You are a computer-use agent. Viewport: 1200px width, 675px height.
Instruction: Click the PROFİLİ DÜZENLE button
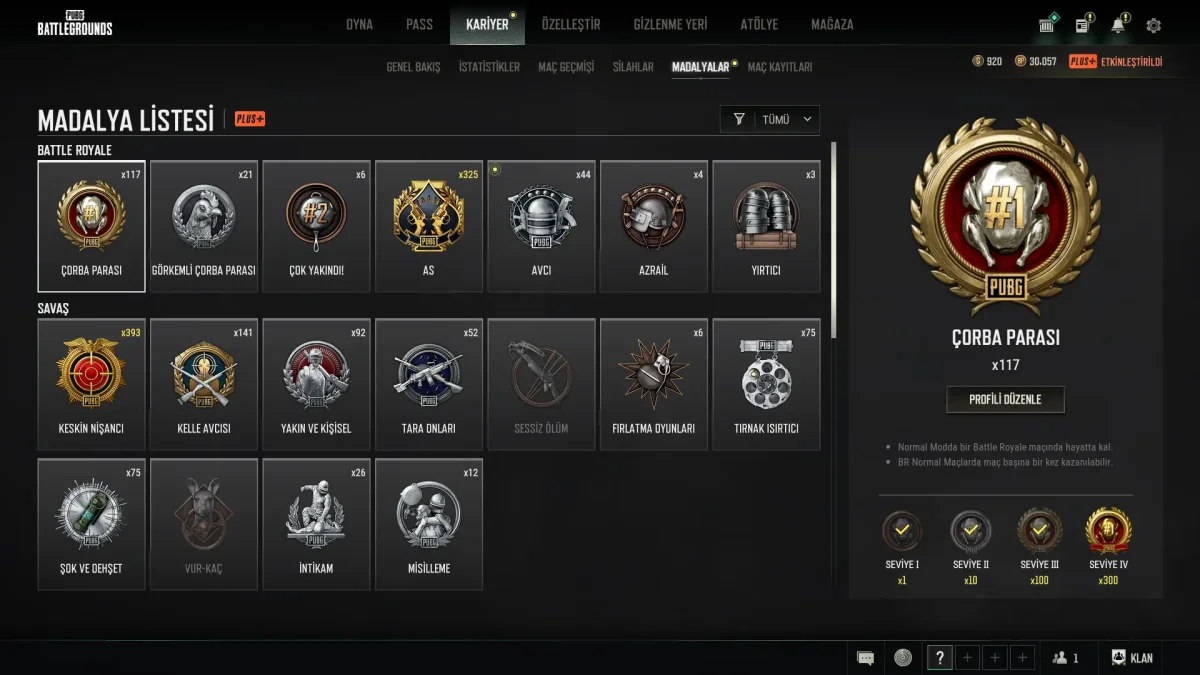pos(1005,399)
